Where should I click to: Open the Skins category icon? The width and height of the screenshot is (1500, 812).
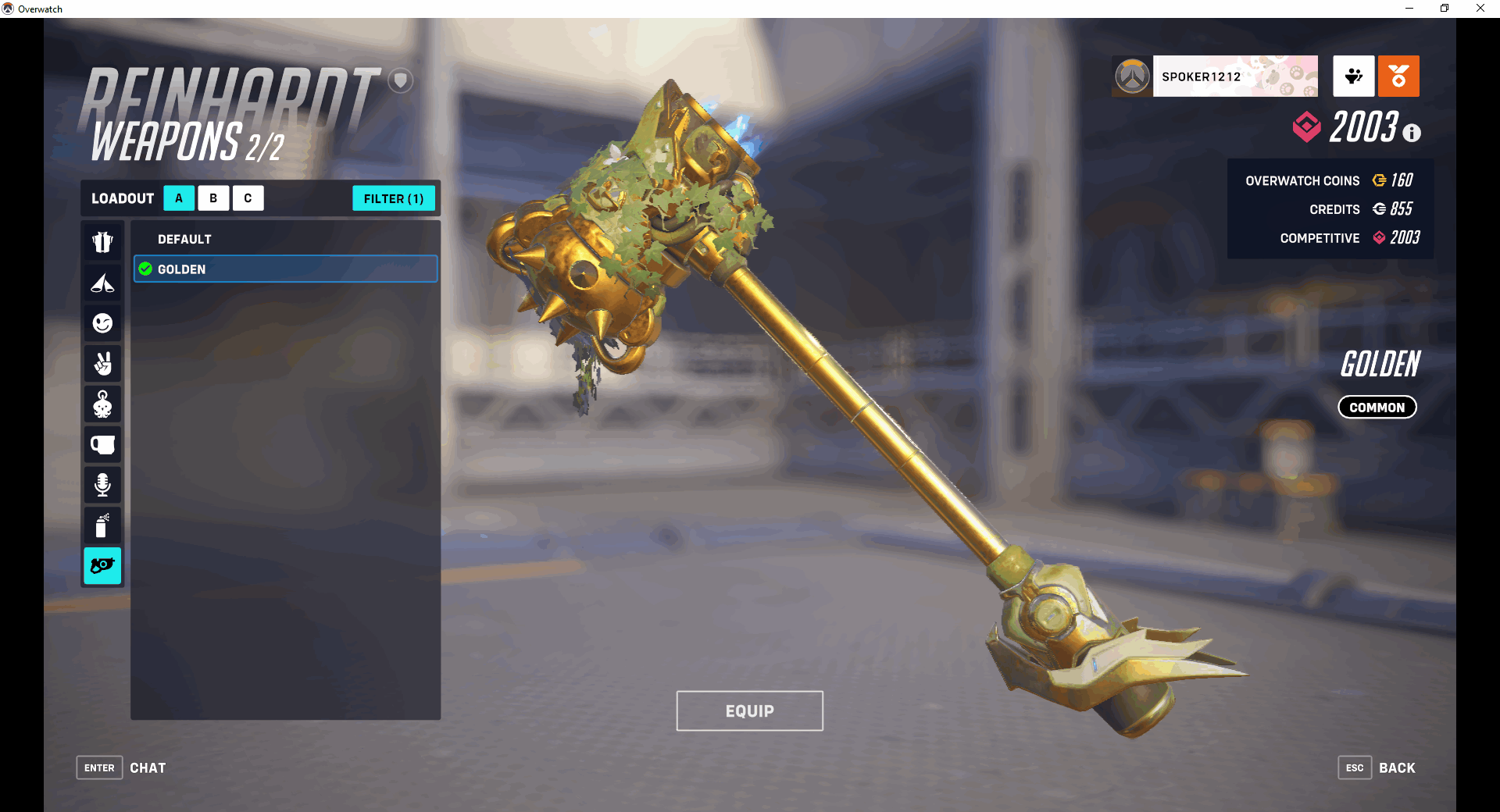[102, 242]
